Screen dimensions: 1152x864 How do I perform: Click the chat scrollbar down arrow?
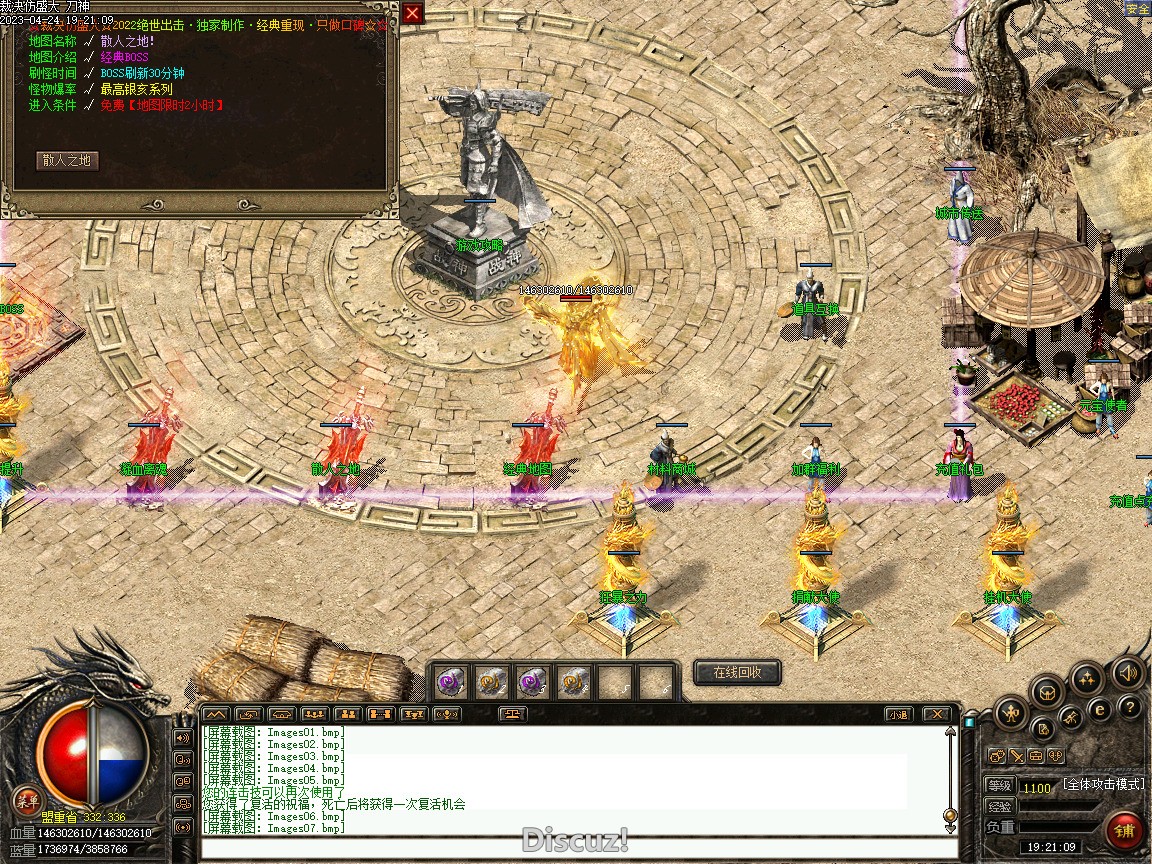point(950,826)
